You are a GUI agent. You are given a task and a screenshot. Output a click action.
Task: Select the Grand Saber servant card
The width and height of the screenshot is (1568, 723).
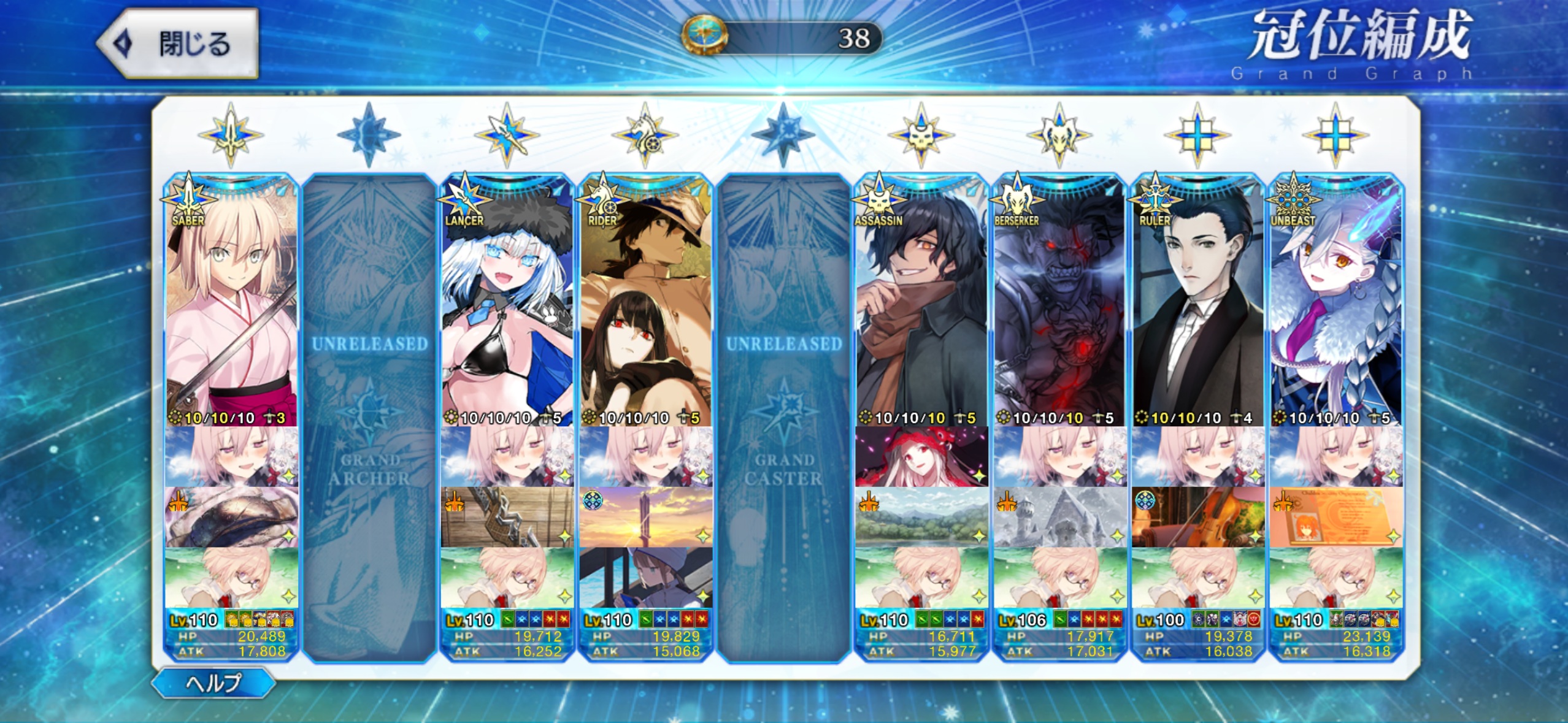click(231, 307)
